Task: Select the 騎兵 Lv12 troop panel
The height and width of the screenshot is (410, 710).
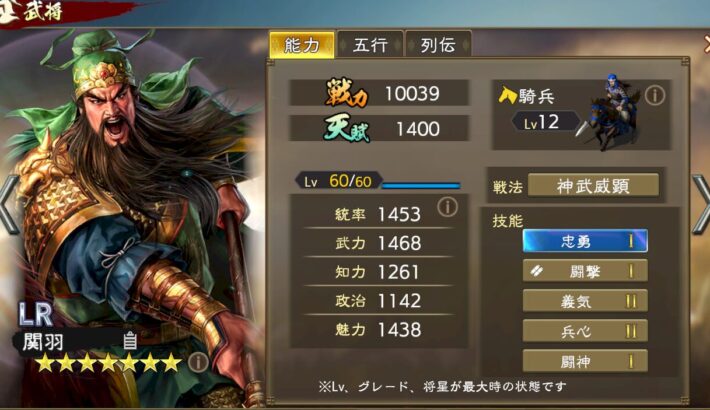Action: pyautogui.click(x=580, y=113)
